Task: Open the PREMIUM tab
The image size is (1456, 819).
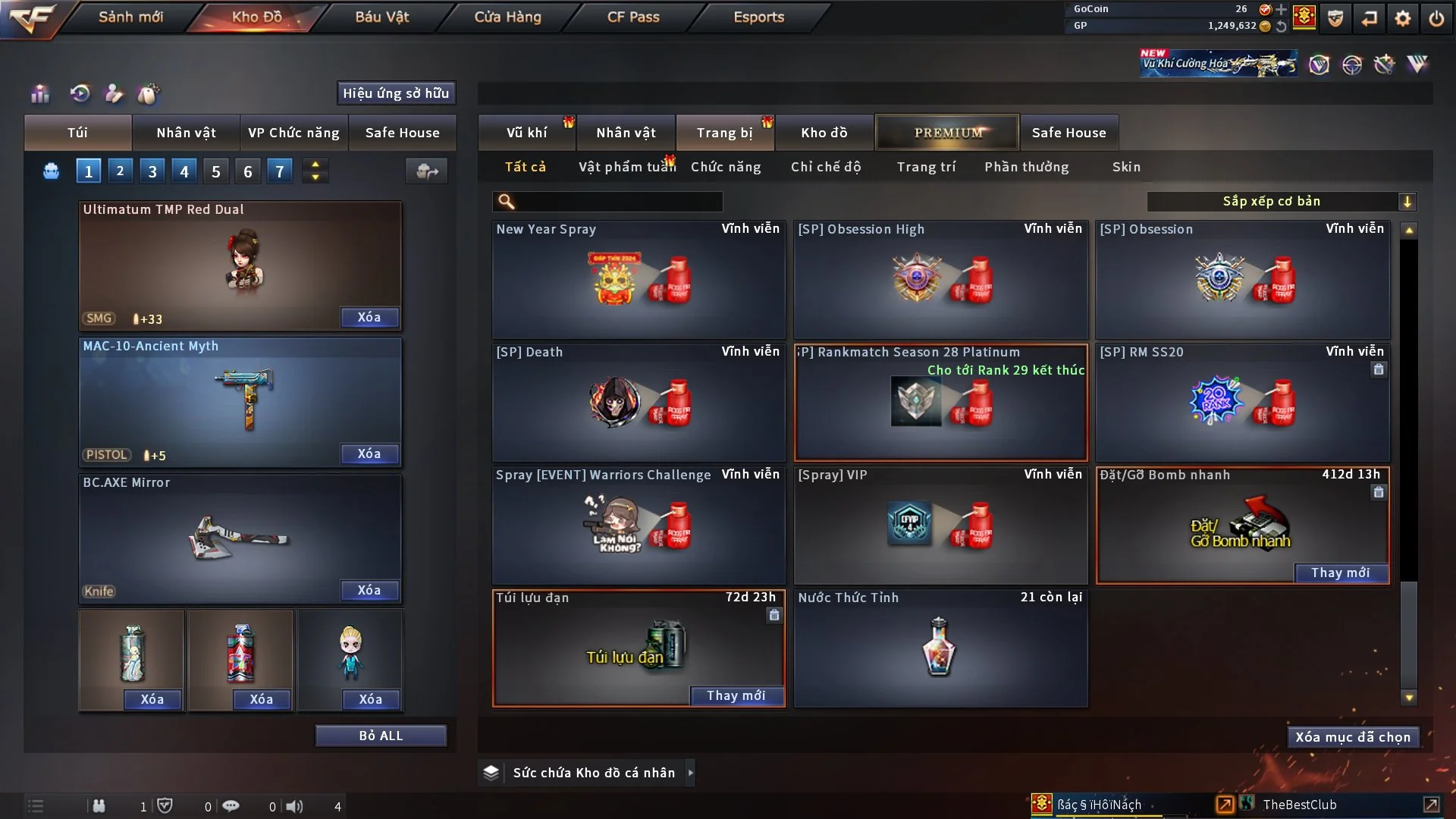Action: point(947,132)
